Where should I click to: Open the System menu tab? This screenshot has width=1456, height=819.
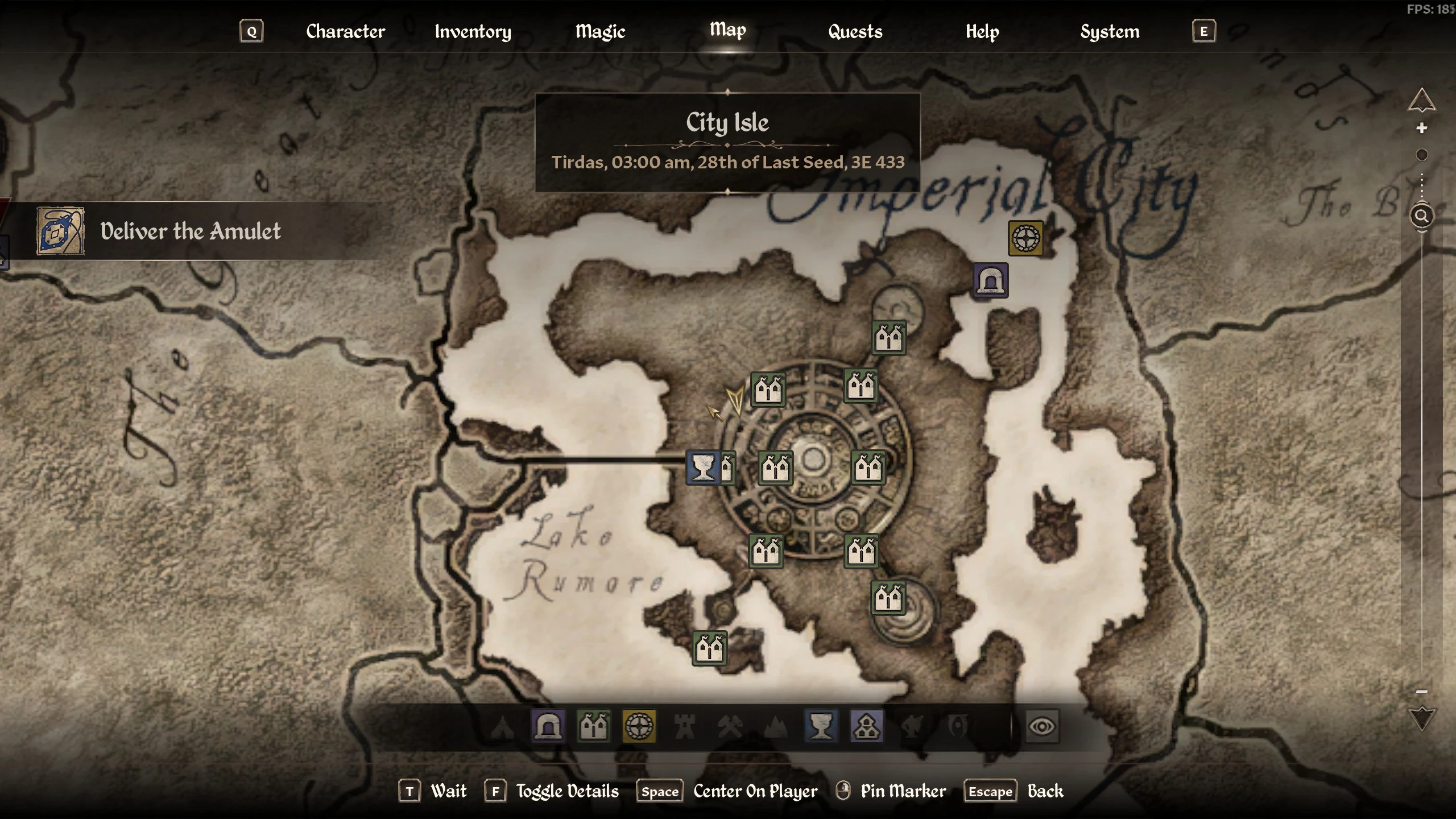point(1109,31)
